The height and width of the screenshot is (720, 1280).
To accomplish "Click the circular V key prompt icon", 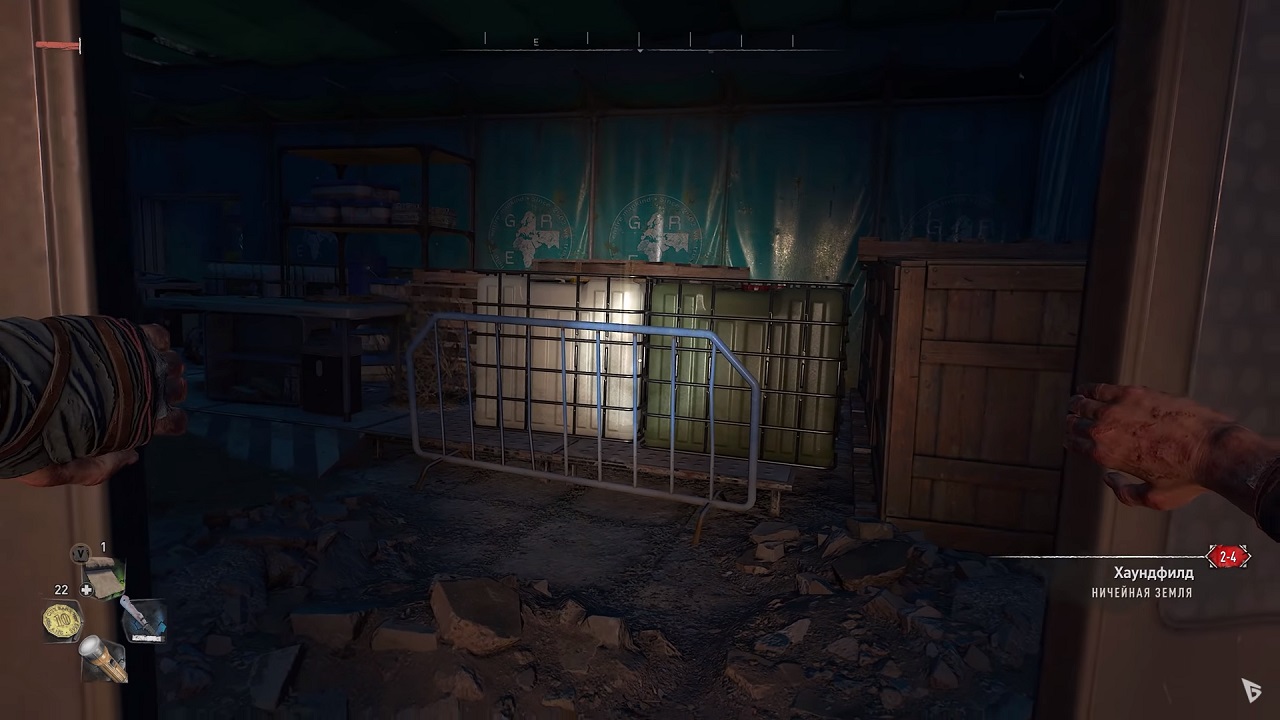I will [x=81, y=553].
